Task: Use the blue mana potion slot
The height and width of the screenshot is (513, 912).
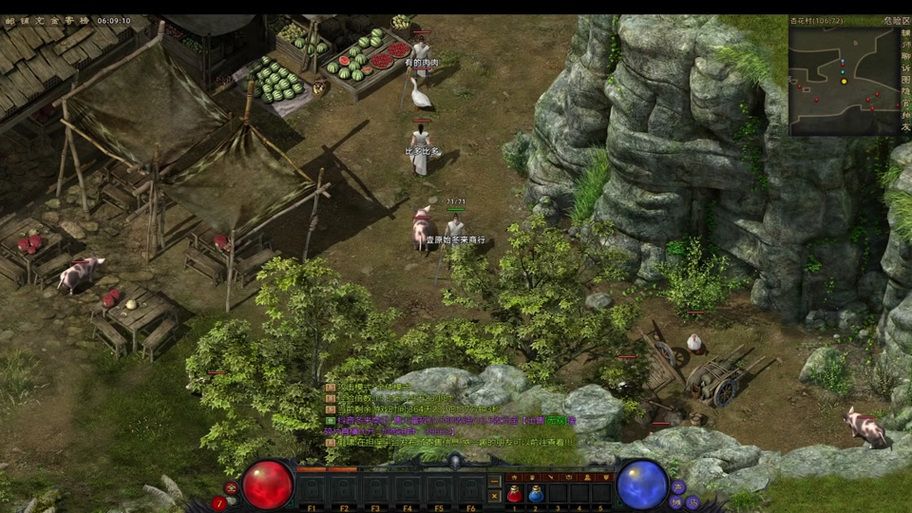Action: pos(536,493)
